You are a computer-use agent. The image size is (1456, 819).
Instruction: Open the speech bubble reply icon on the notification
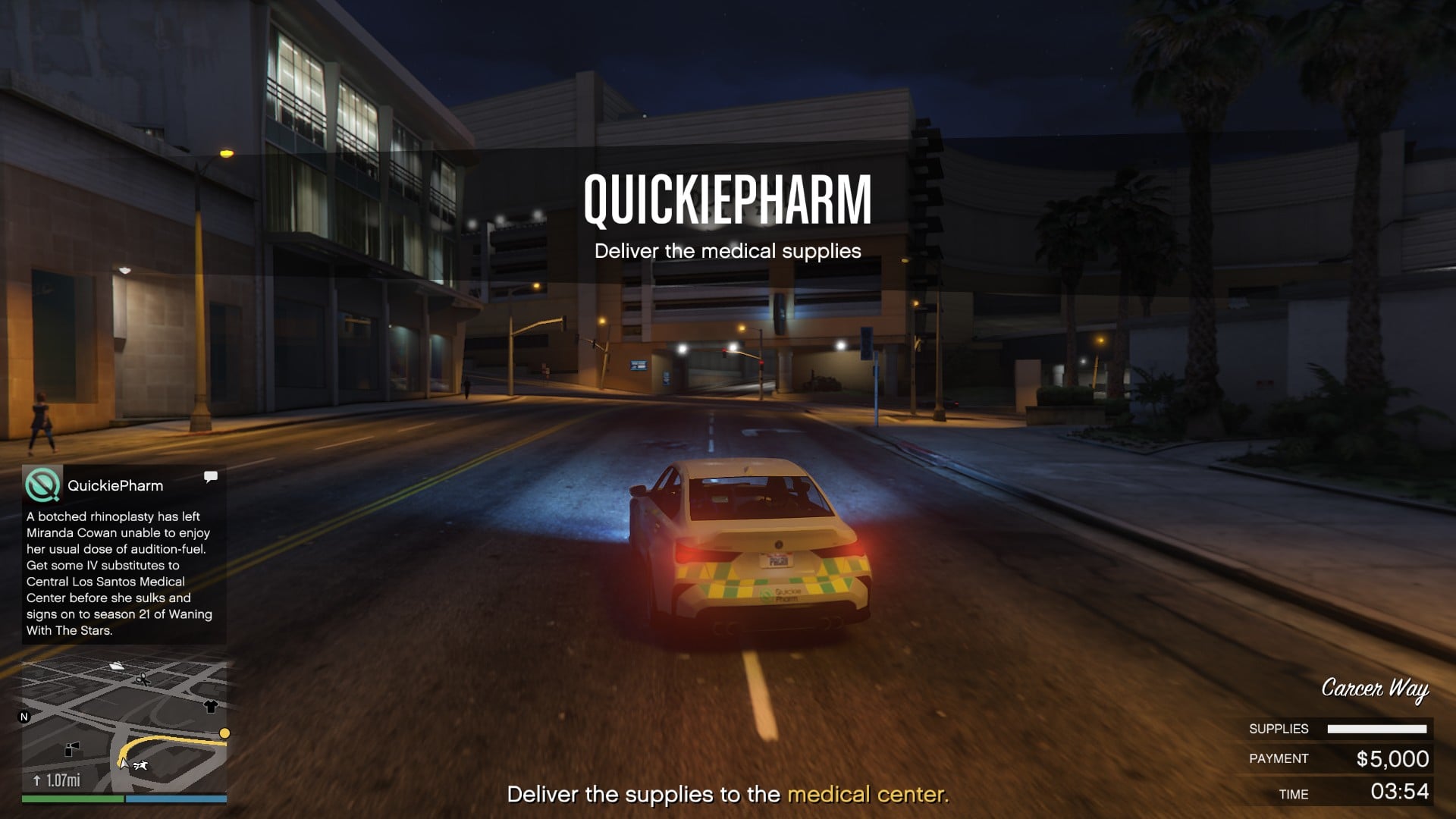211,475
